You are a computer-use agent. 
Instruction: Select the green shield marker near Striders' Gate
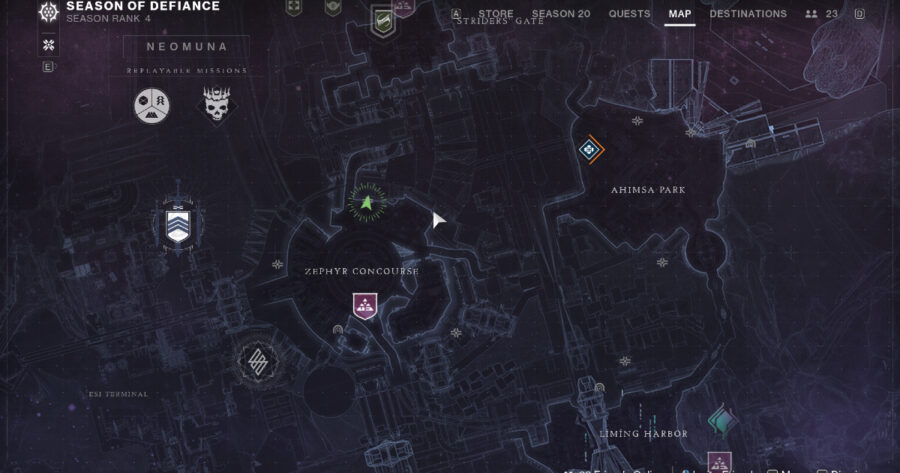pos(382,18)
